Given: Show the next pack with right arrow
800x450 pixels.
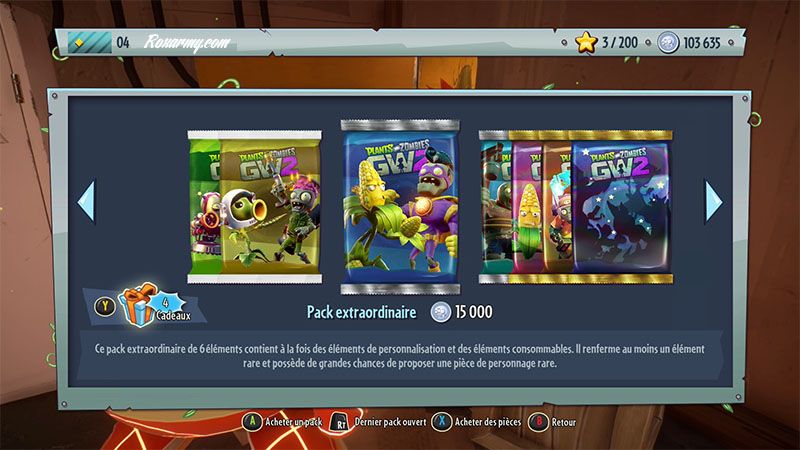Looking at the screenshot, I should [x=713, y=200].
